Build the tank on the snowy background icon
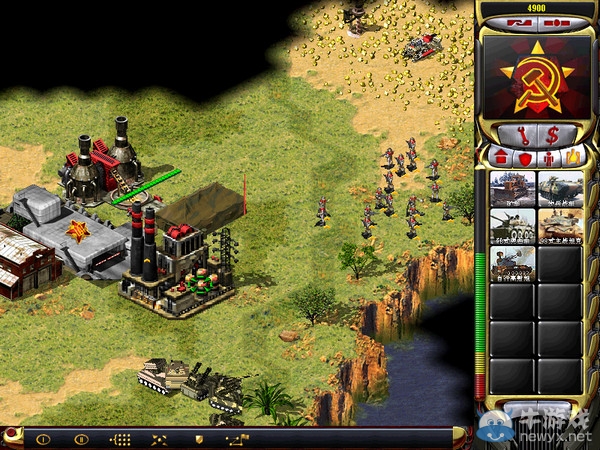 [x=512, y=226]
